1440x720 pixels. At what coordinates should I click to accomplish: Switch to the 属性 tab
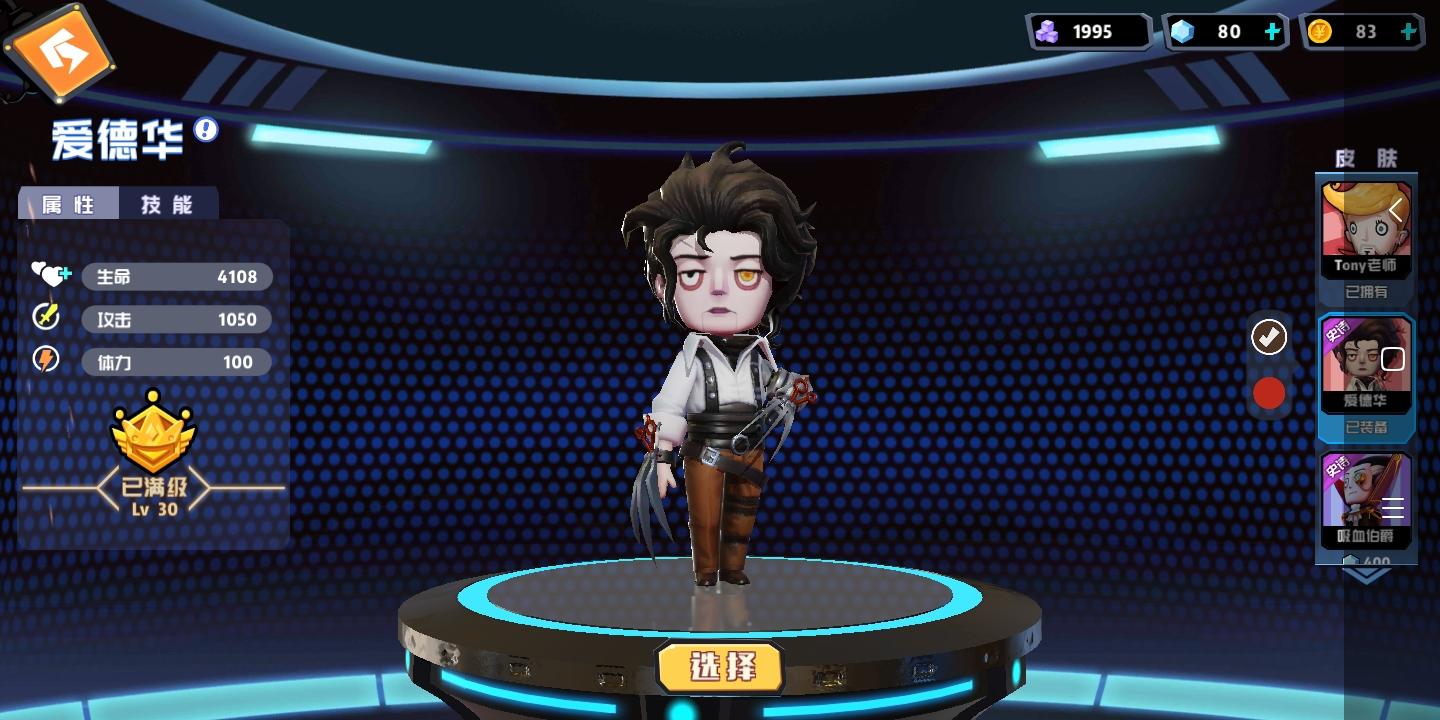[x=69, y=202]
